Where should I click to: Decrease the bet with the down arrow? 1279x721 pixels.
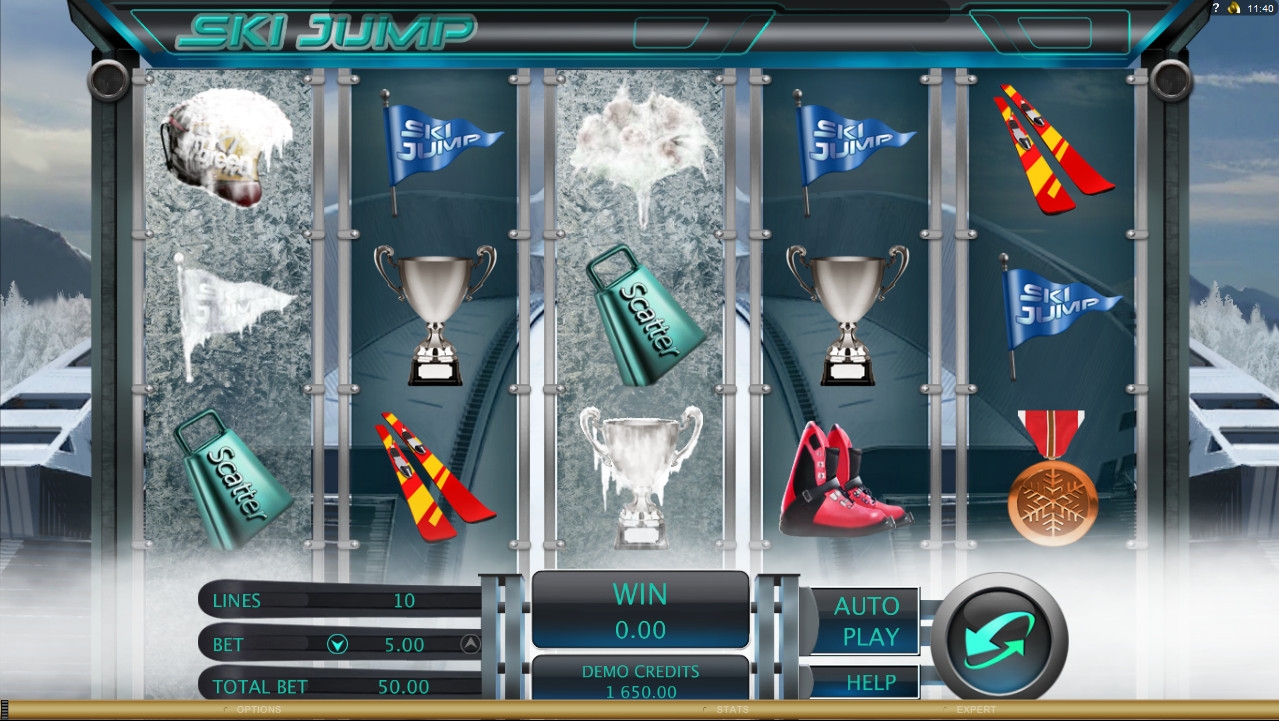(x=337, y=645)
